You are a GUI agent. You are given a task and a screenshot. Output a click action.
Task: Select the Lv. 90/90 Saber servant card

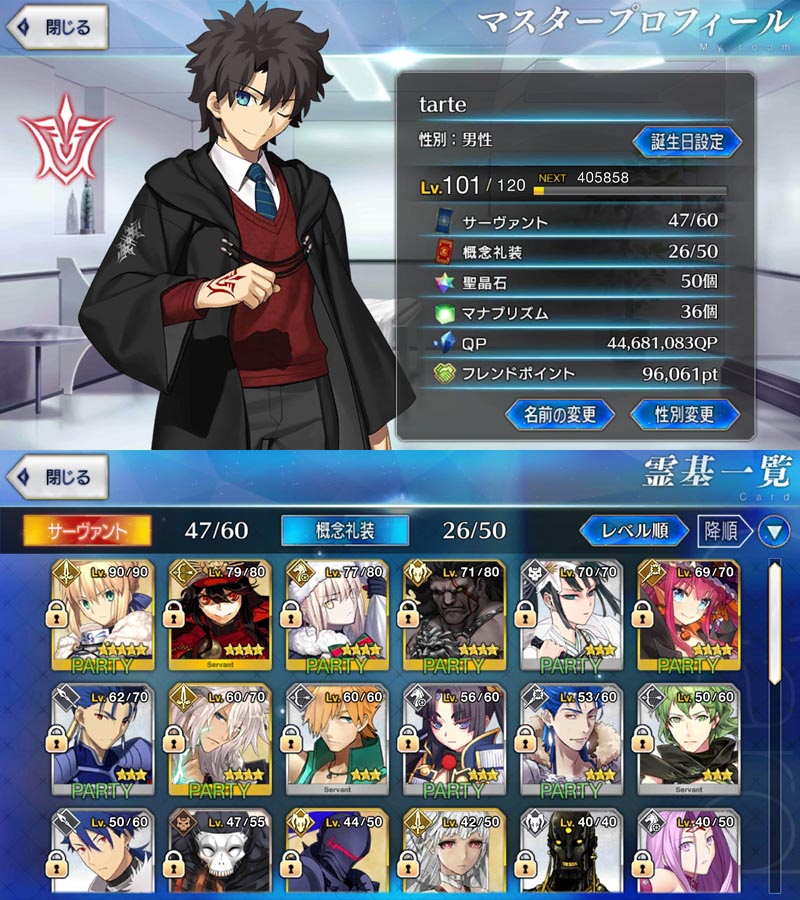click(102, 615)
